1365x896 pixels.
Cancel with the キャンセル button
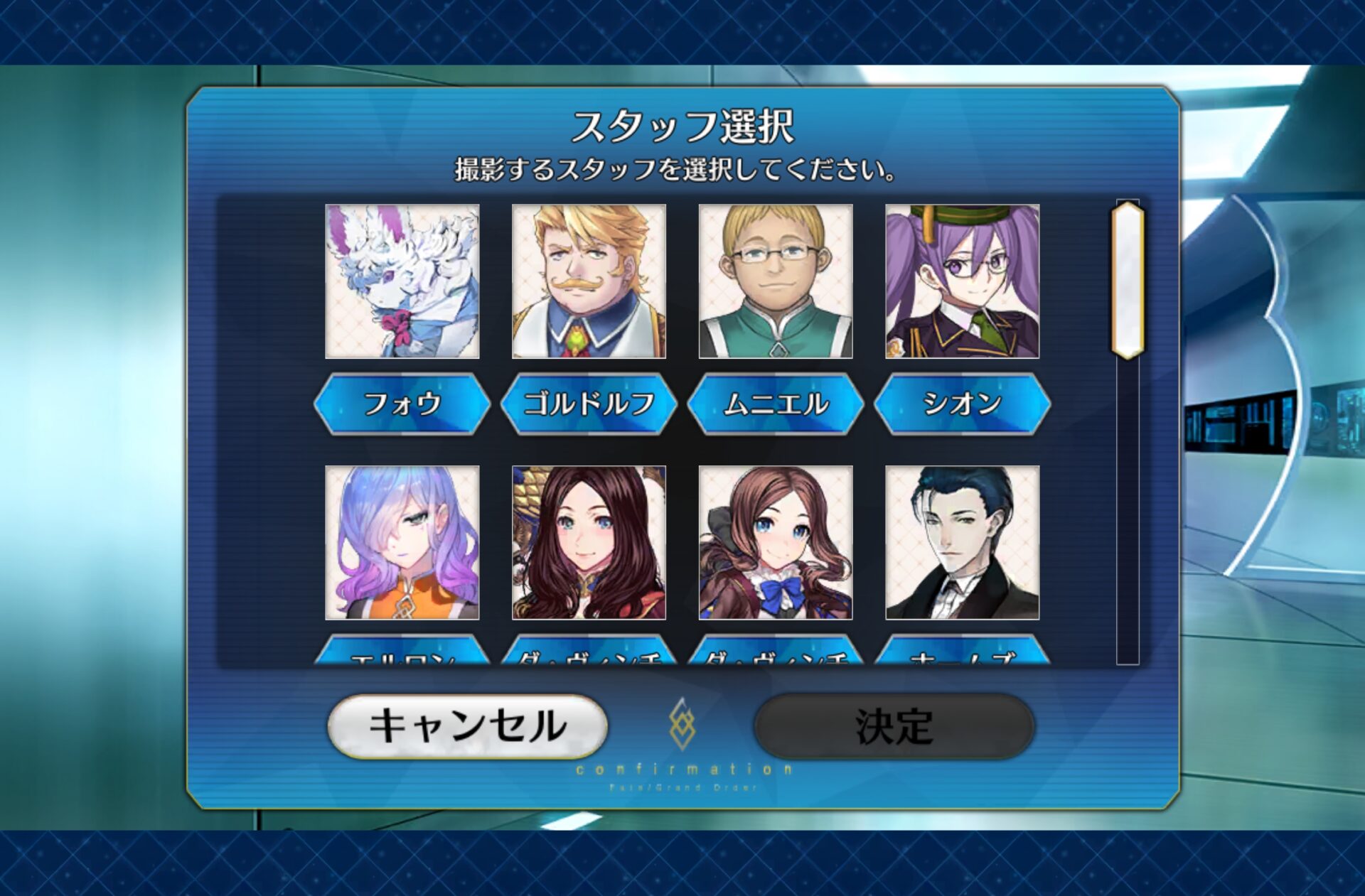point(467,726)
